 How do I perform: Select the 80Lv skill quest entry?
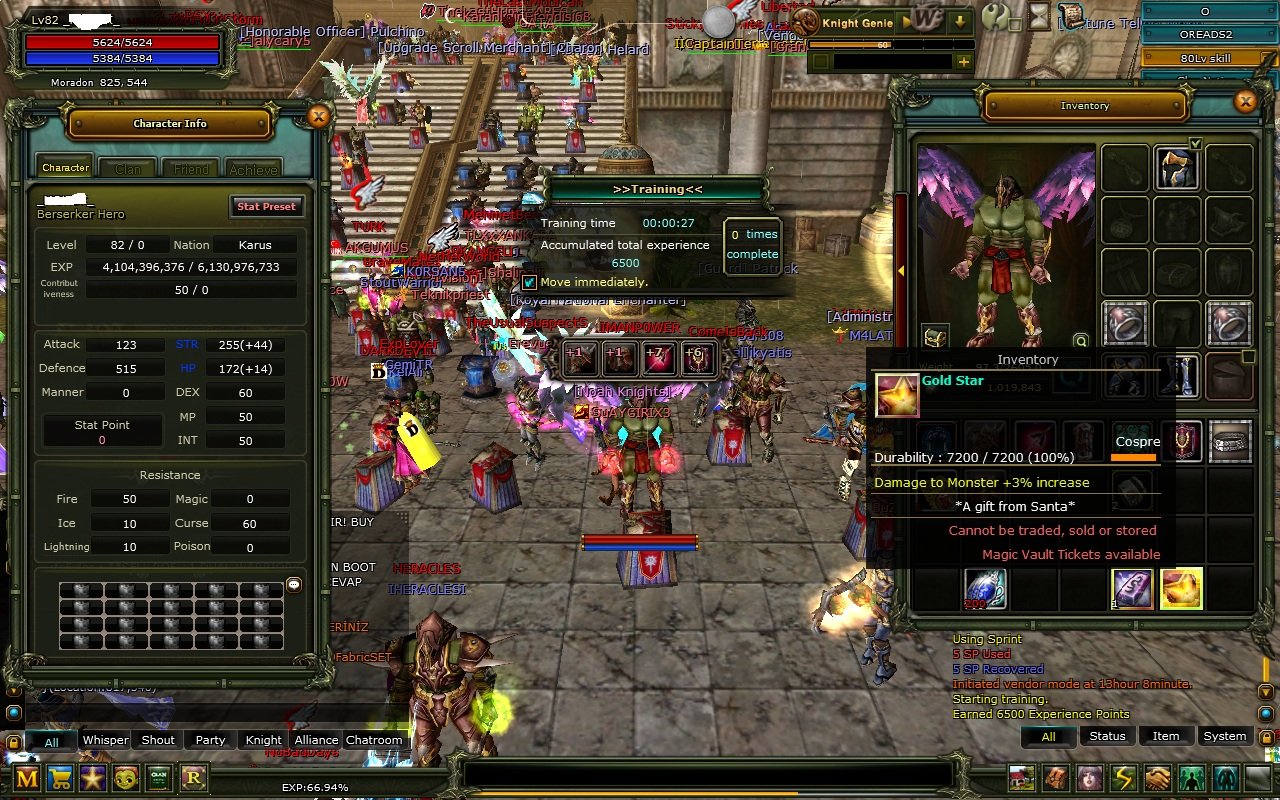1205,58
